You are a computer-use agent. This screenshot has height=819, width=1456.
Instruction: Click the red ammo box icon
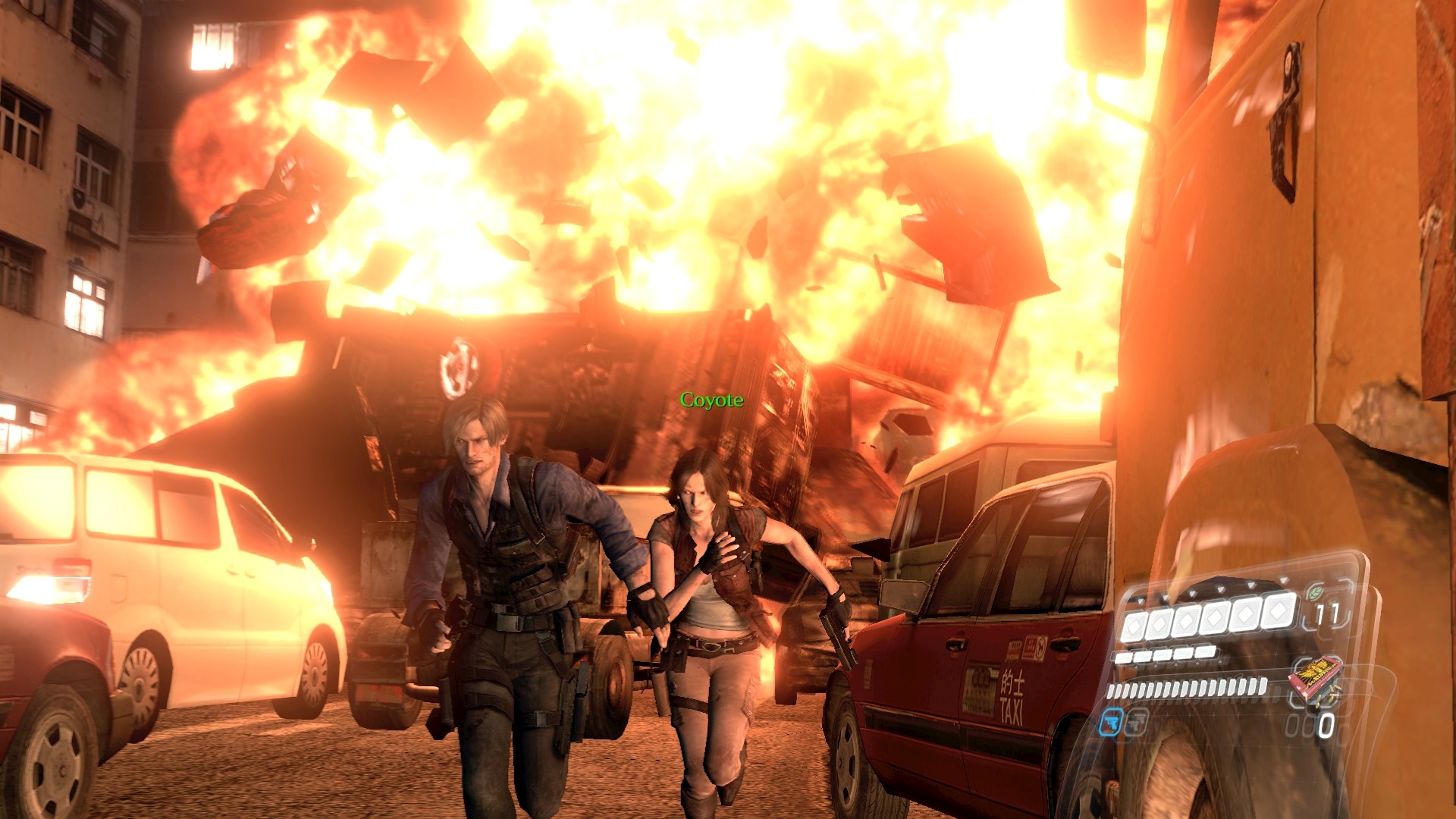(1316, 676)
